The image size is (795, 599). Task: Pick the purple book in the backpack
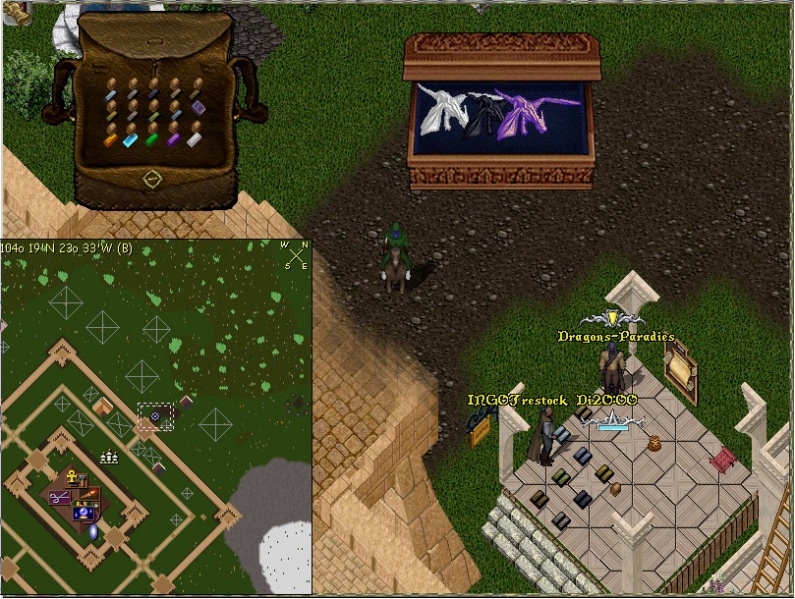pos(197,106)
